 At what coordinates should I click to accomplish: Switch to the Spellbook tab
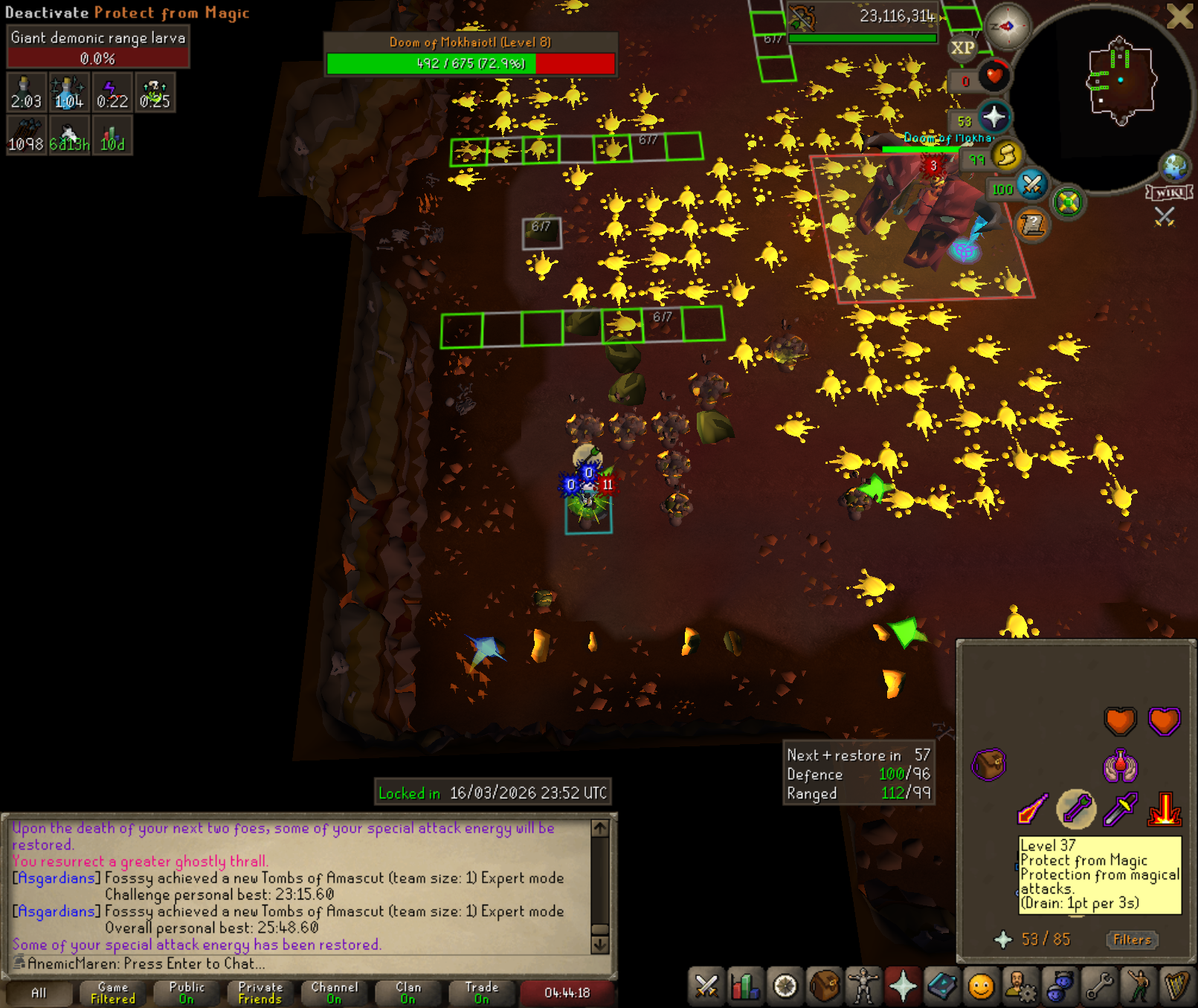[x=941, y=986]
